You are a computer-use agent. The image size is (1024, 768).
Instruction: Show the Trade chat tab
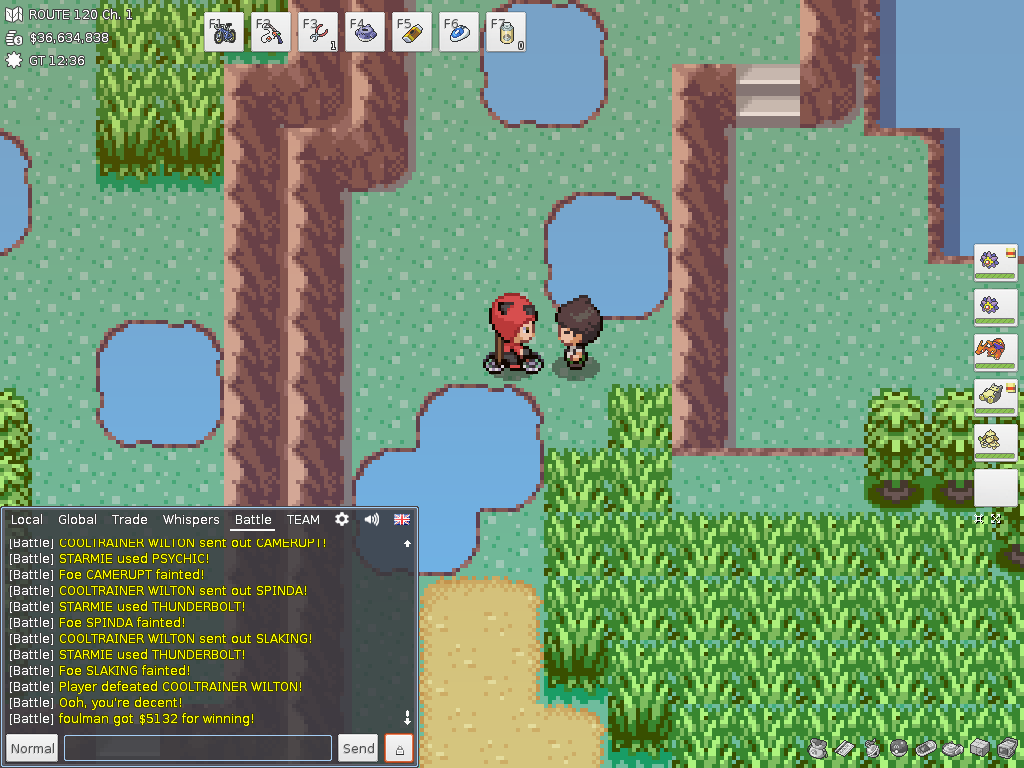(x=130, y=519)
